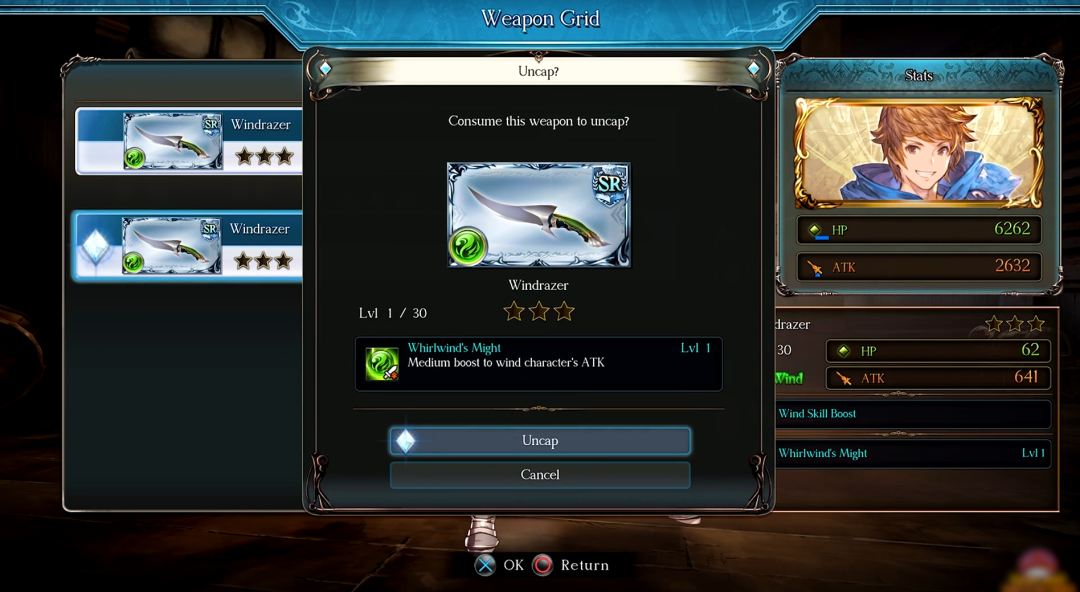The image size is (1080, 592).
Task: Open the Wind Skill Boost row
Action: (x=913, y=414)
